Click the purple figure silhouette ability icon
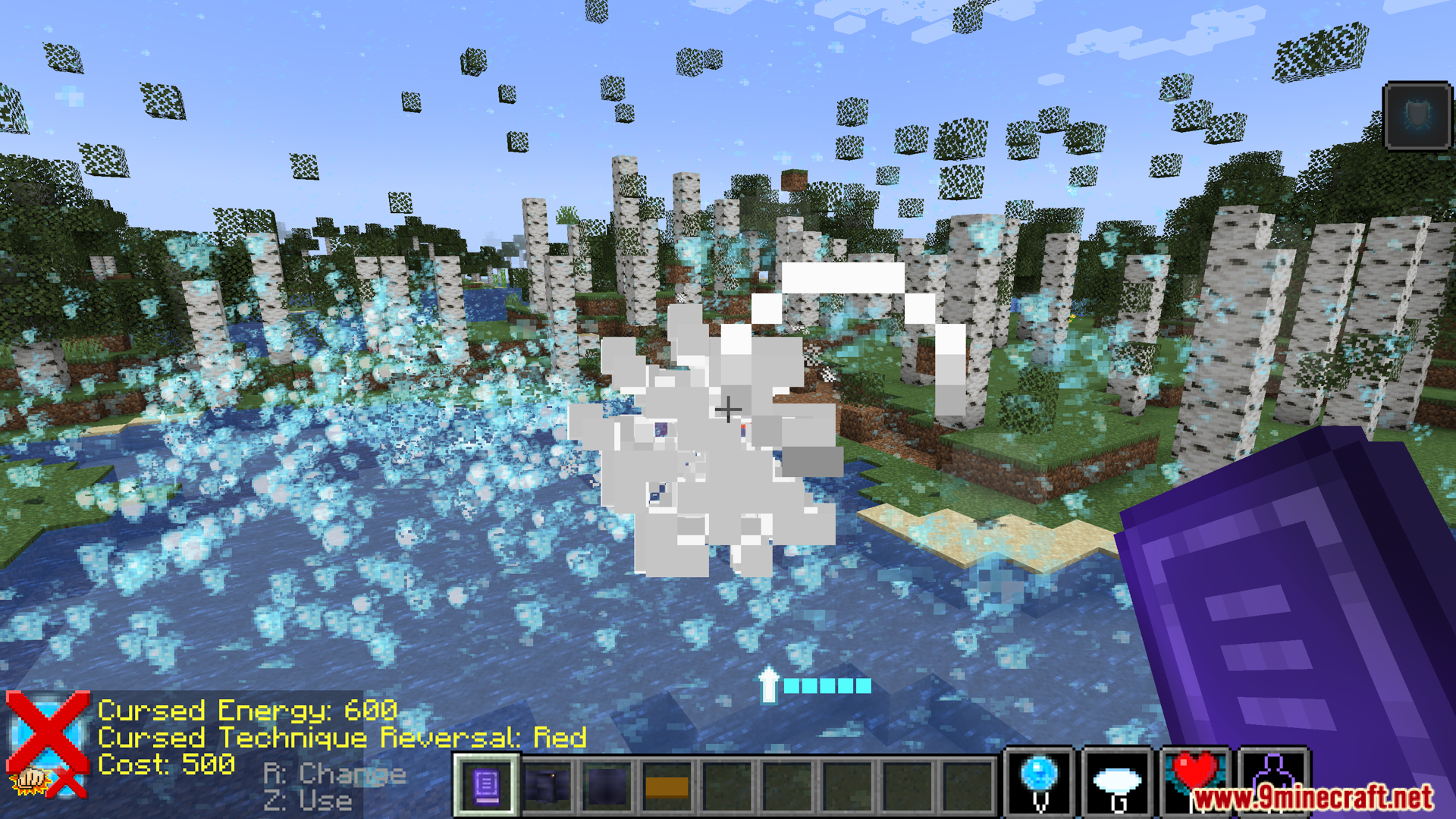Image resolution: width=1456 pixels, height=819 pixels. 1274,773
